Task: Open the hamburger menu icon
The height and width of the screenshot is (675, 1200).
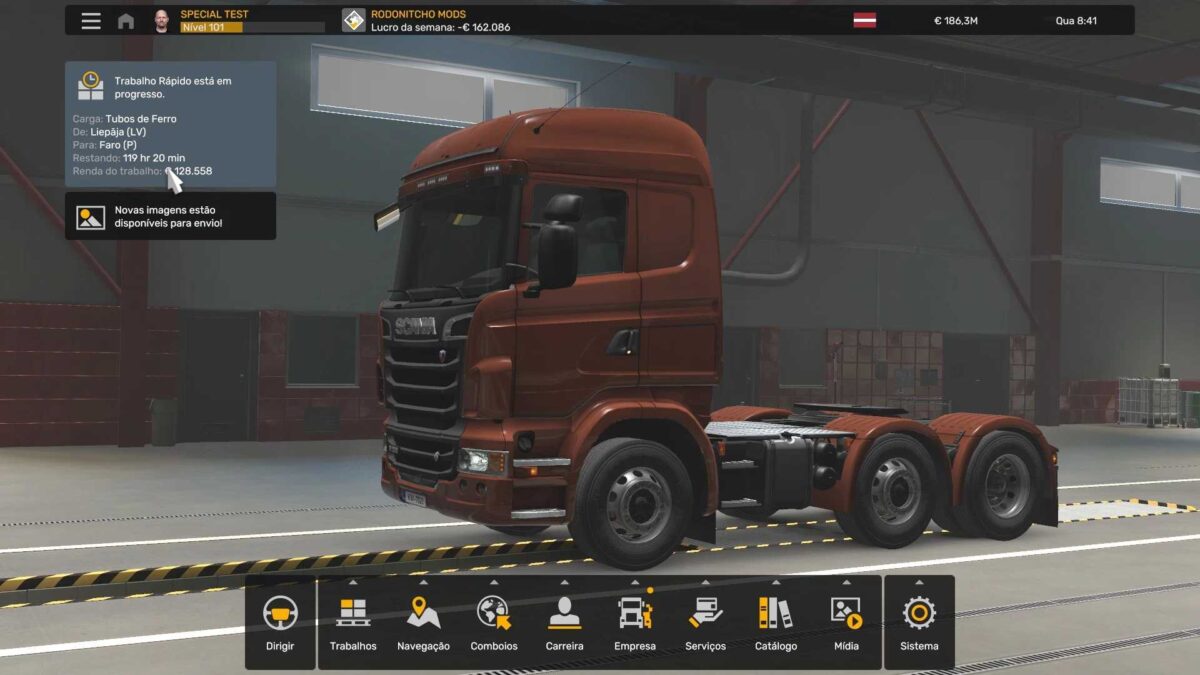Action: tap(91, 21)
